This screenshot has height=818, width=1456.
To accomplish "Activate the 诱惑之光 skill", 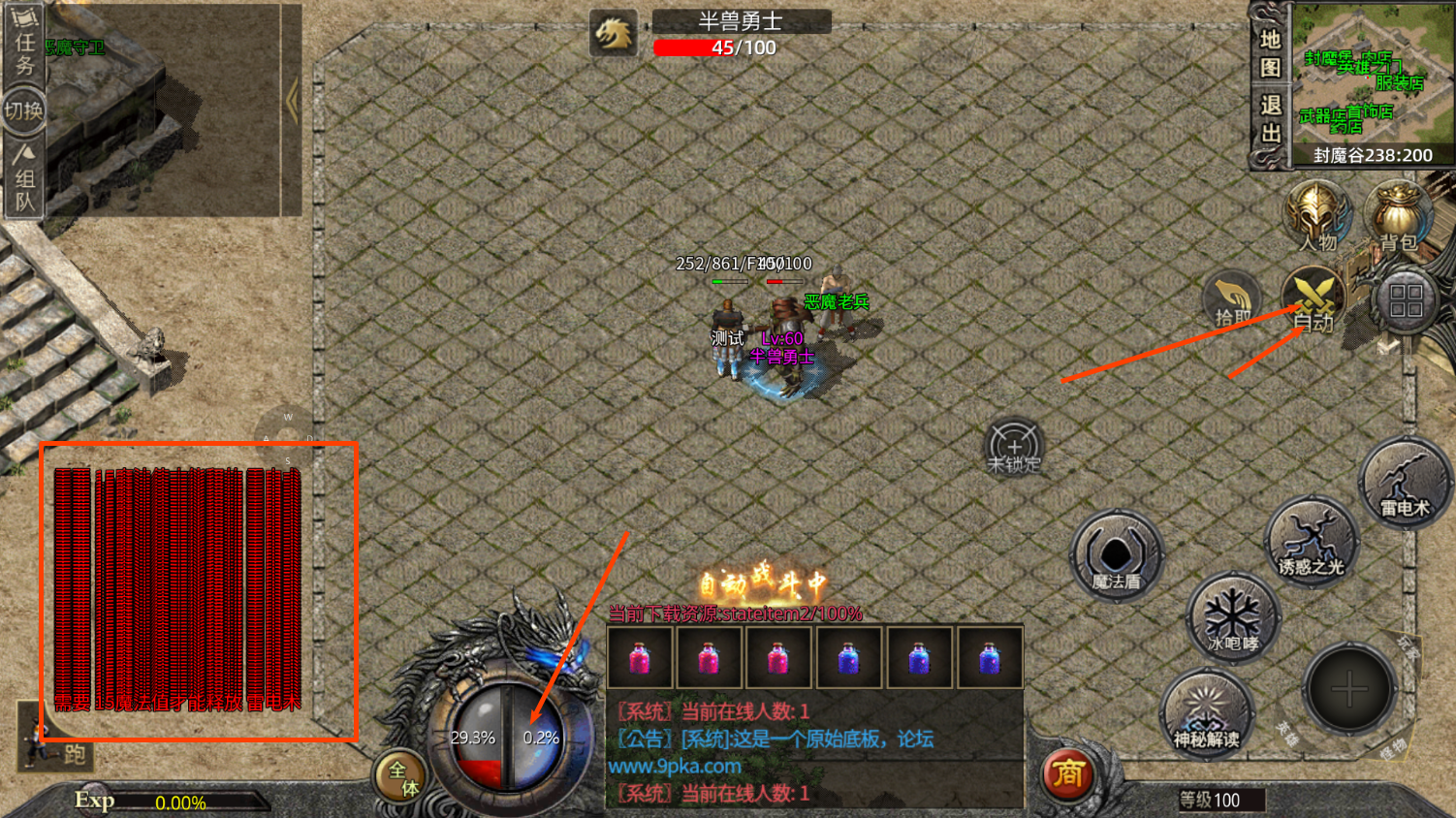I will tap(1311, 543).
